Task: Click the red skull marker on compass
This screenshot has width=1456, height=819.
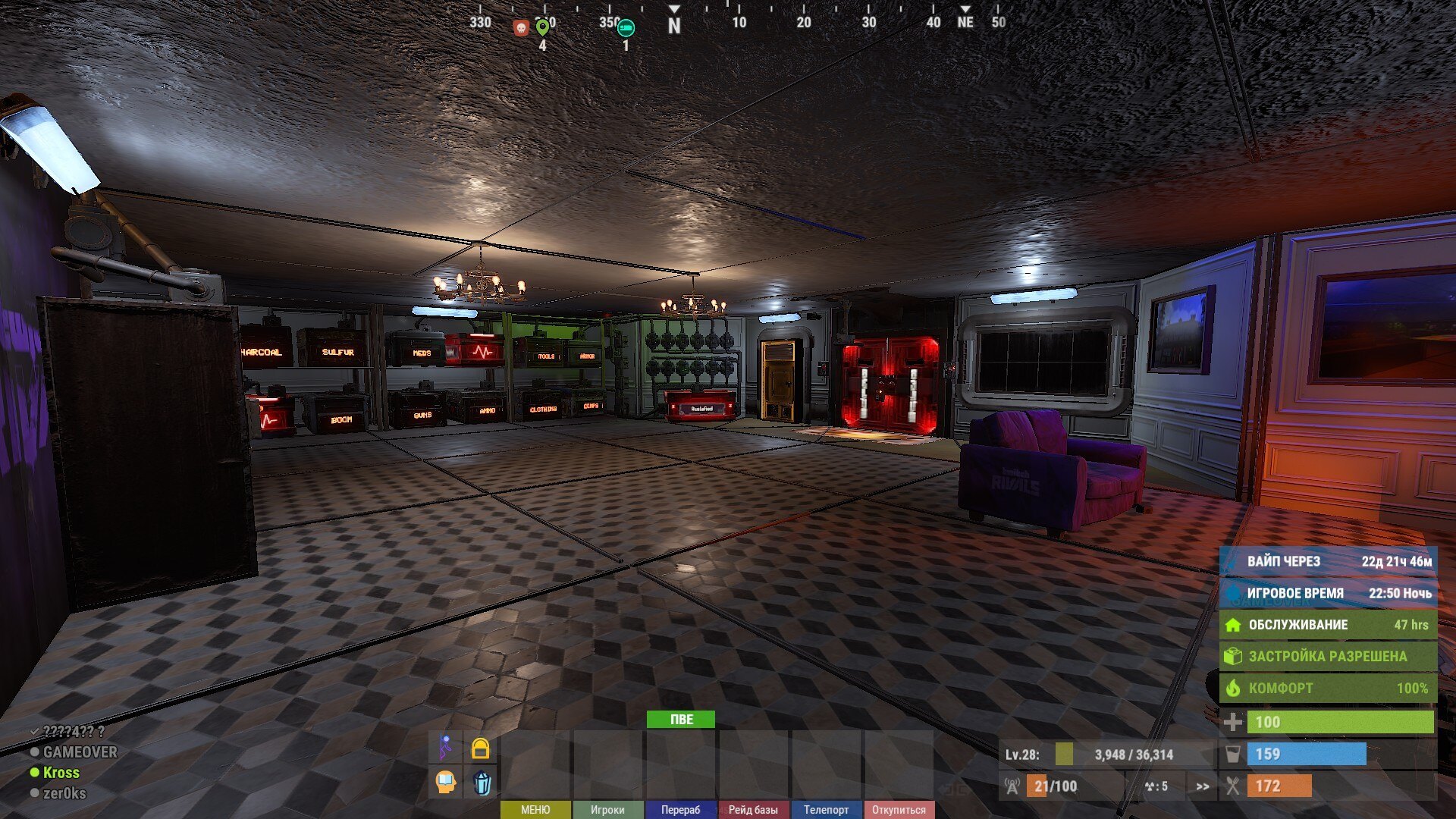Action: (x=520, y=28)
